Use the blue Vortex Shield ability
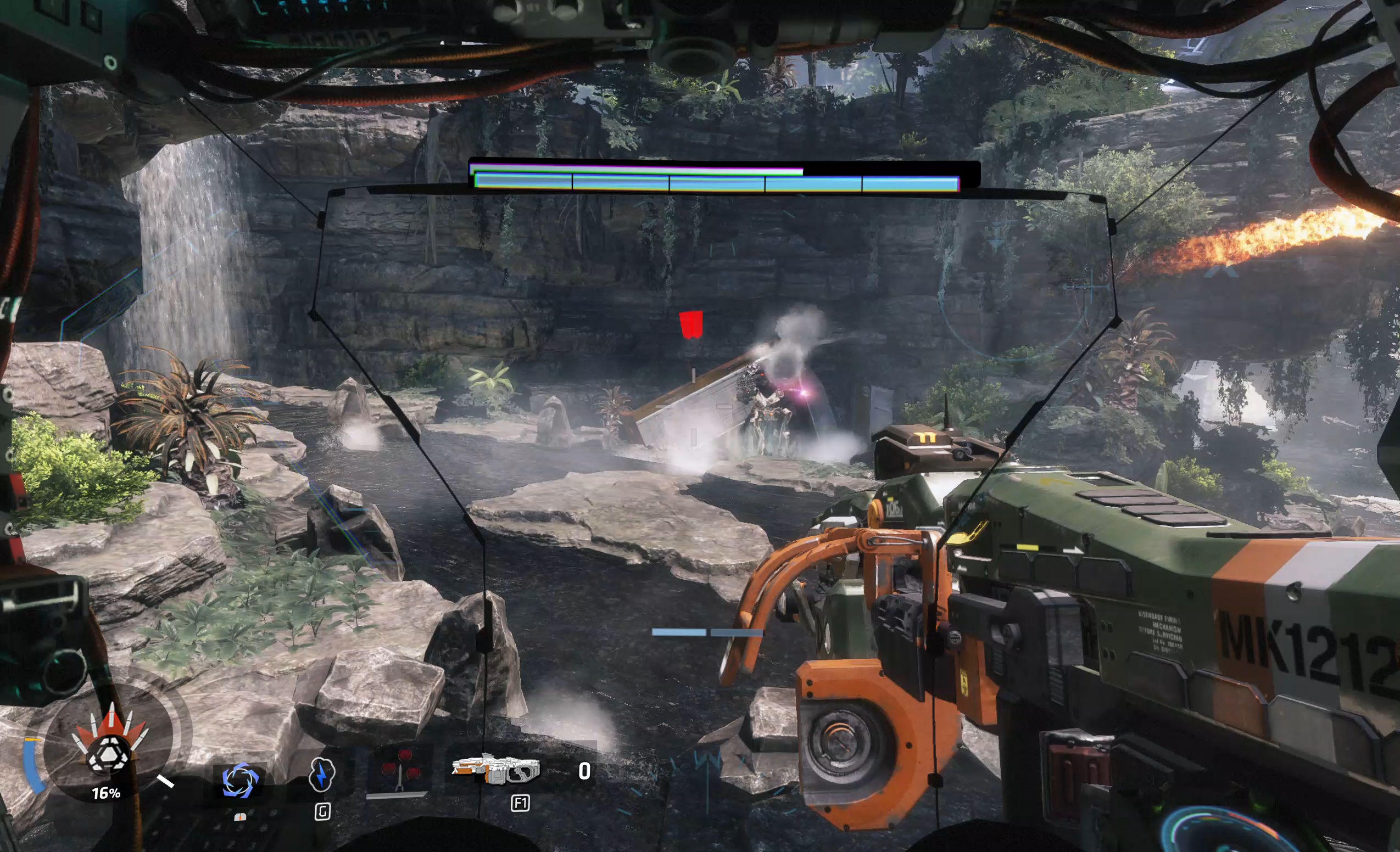The image size is (1400, 852). point(240,780)
